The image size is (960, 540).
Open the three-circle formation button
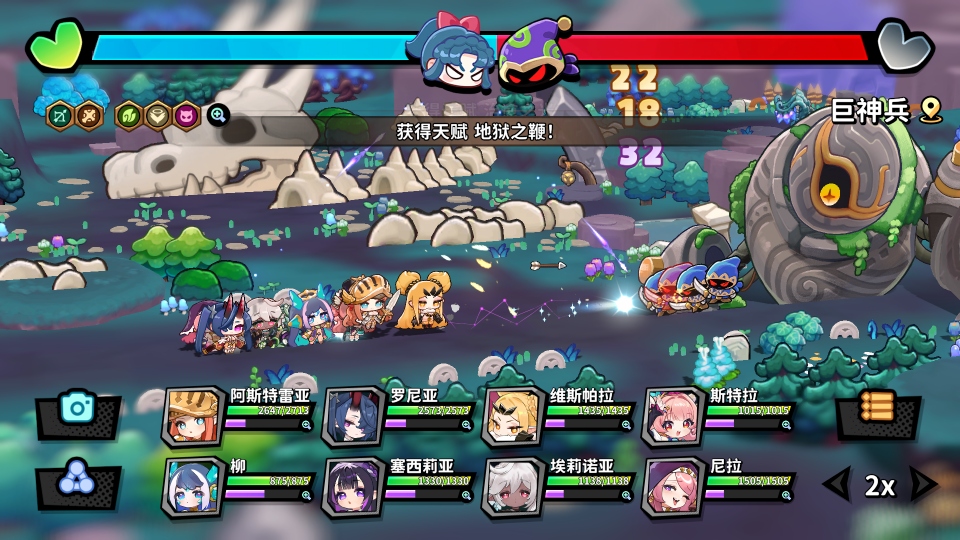pos(76,480)
